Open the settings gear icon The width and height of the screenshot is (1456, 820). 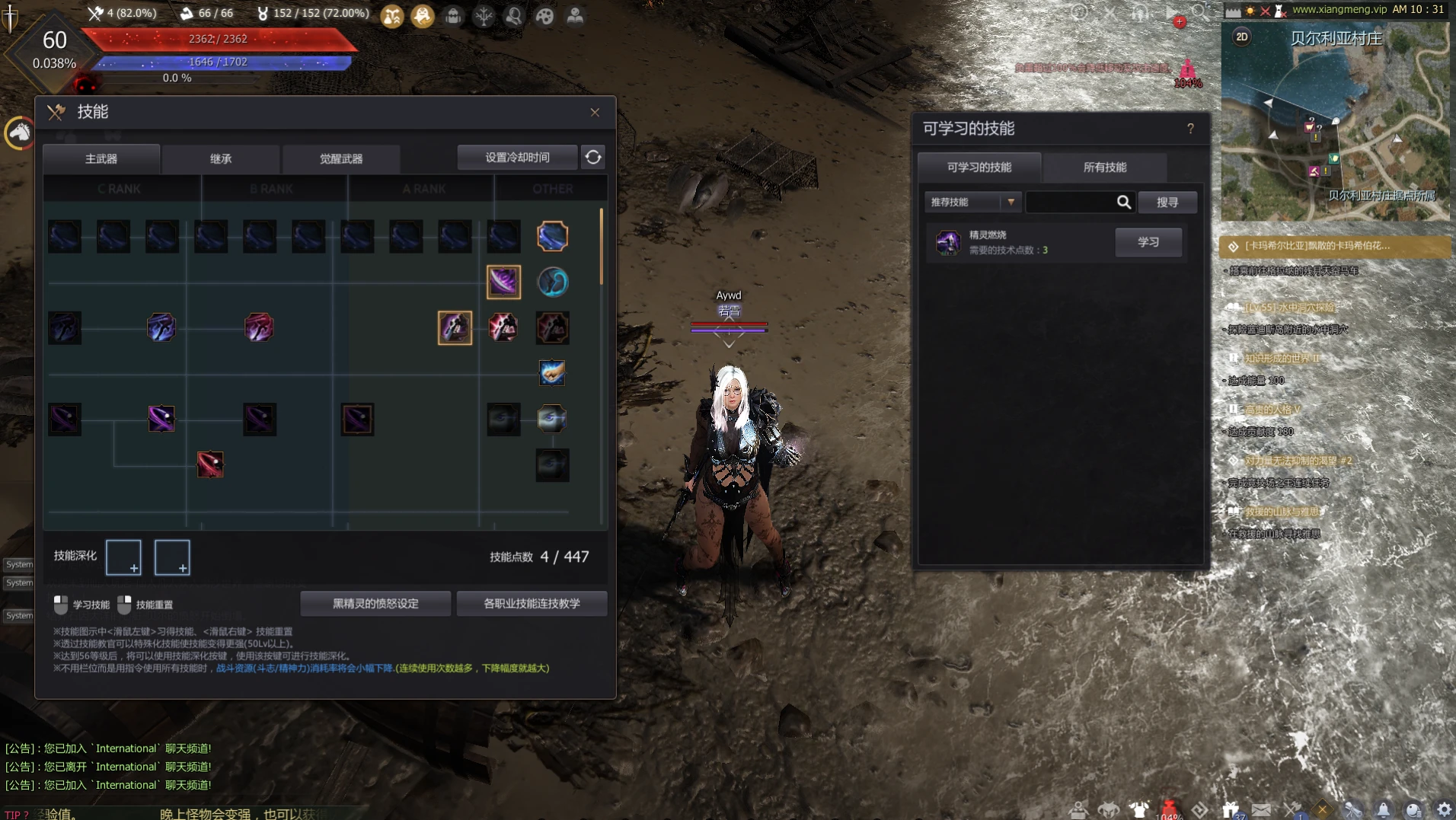coord(1444,809)
